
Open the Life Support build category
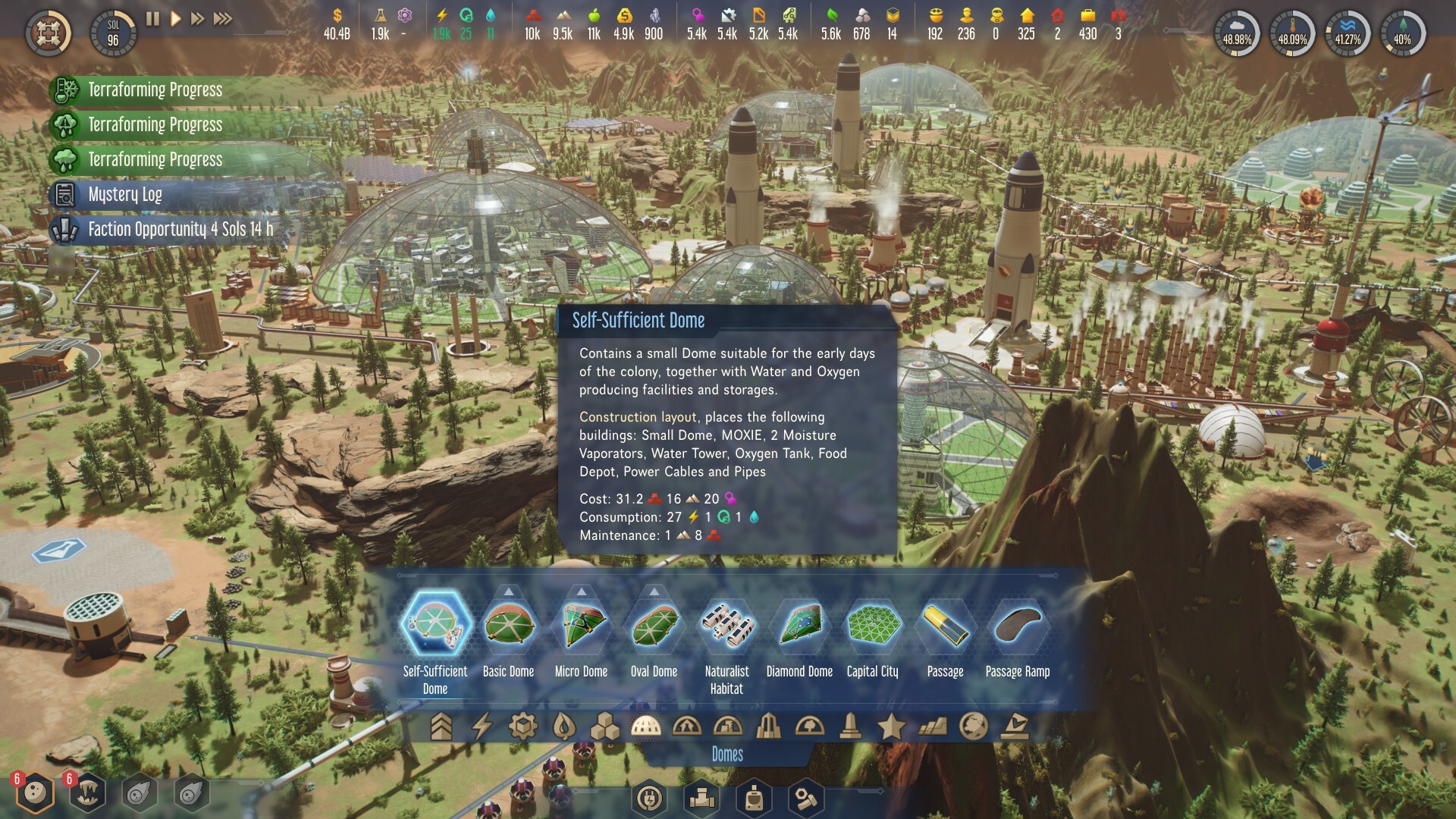click(565, 726)
